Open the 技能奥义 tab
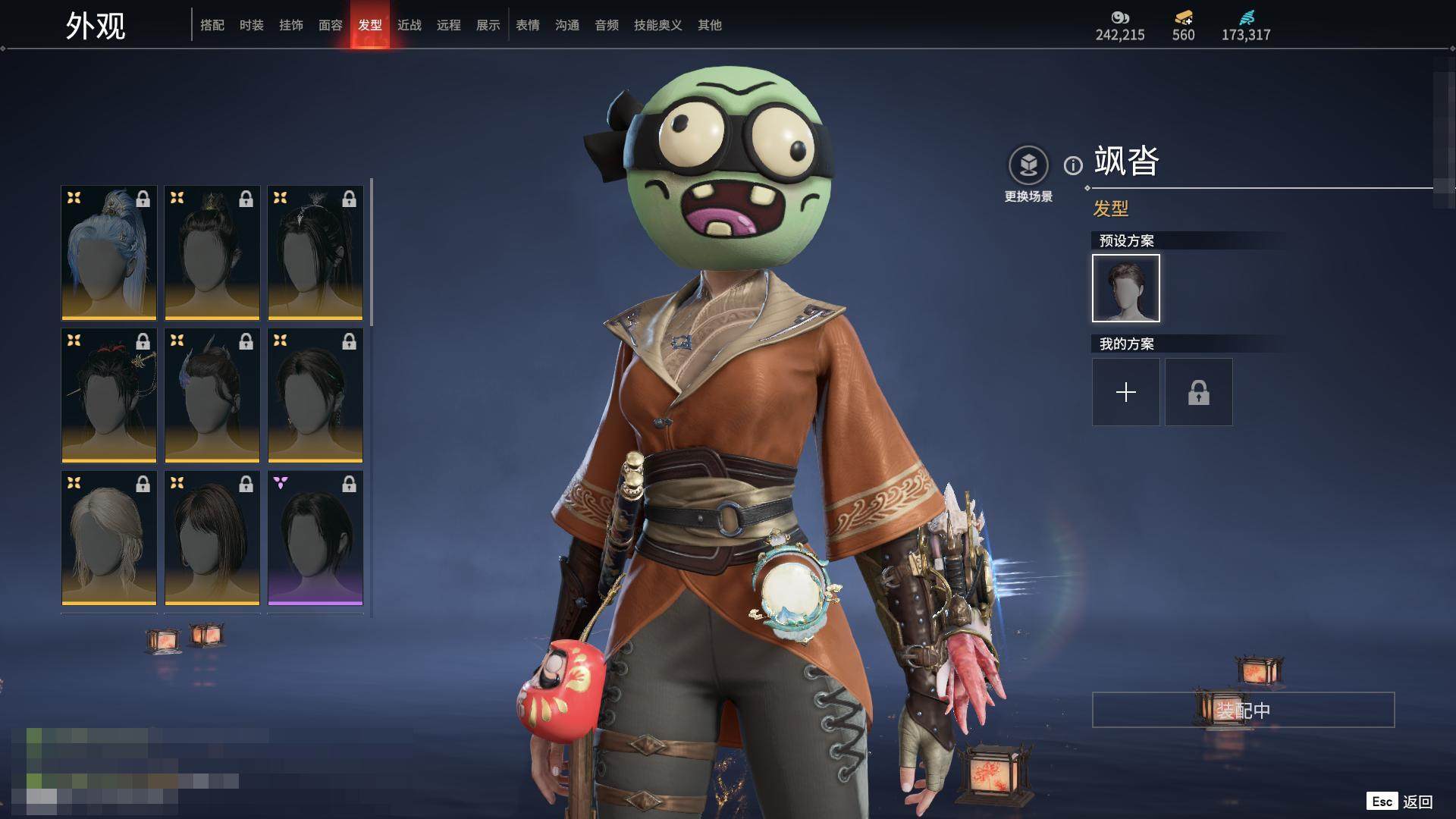This screenshot has width=1456, height=819. click(x=658, y=25)
